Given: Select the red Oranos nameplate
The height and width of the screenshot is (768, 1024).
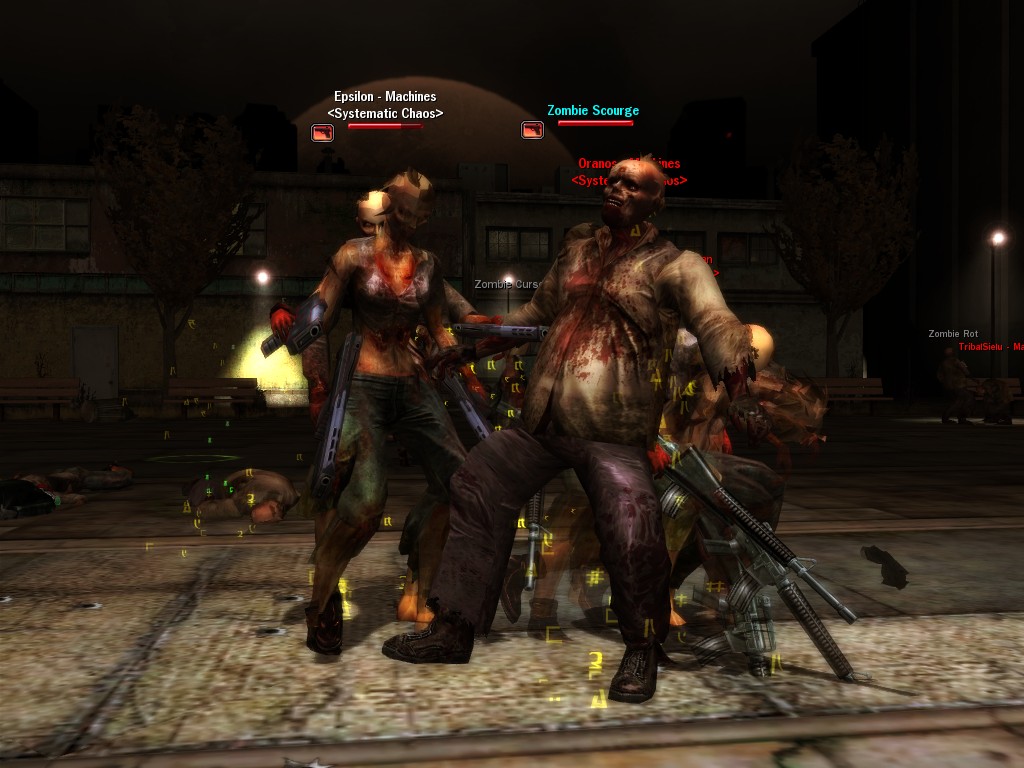Looking at the screenshot, I should pyautogui.click(x=628, y=164).
